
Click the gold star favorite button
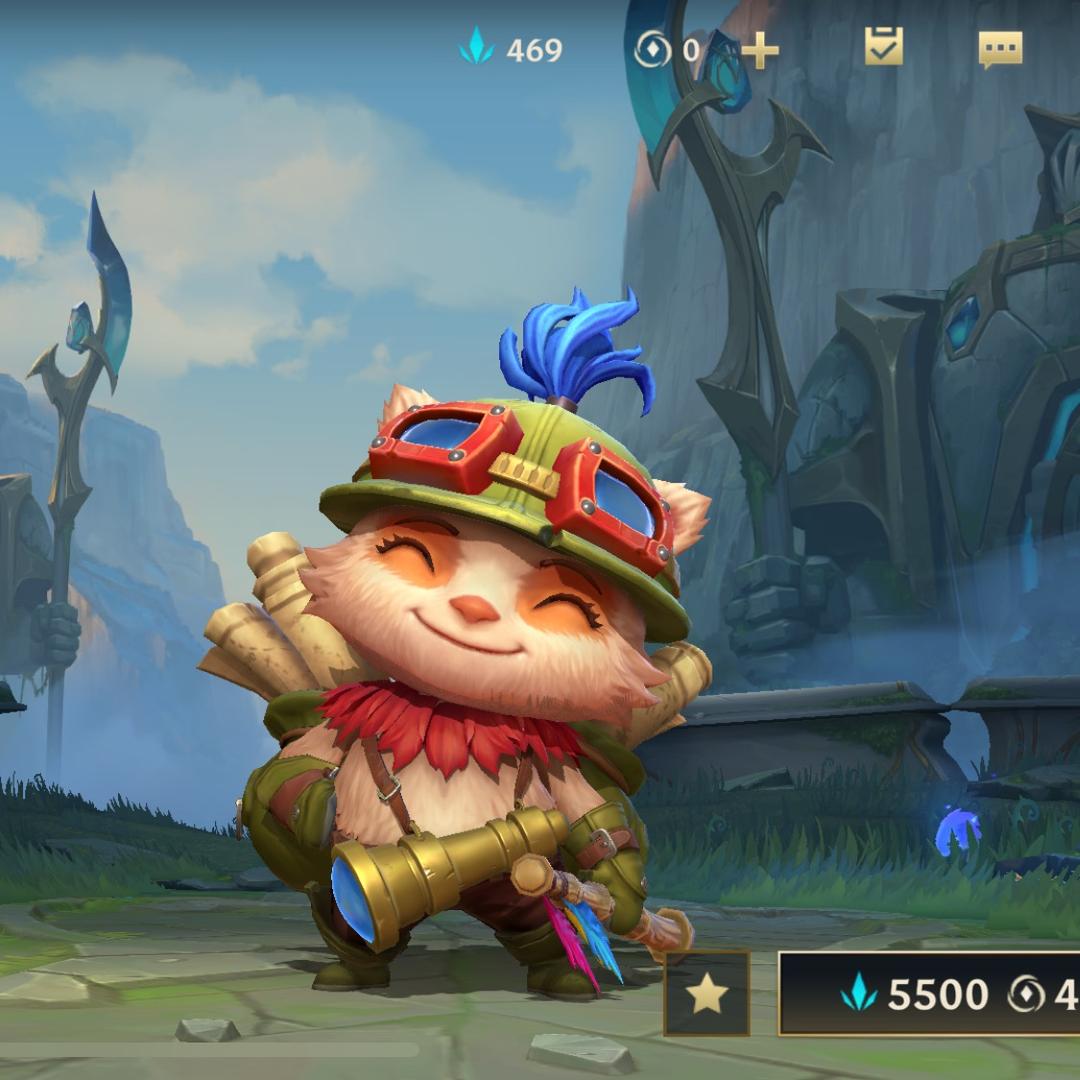click(707, 993)
